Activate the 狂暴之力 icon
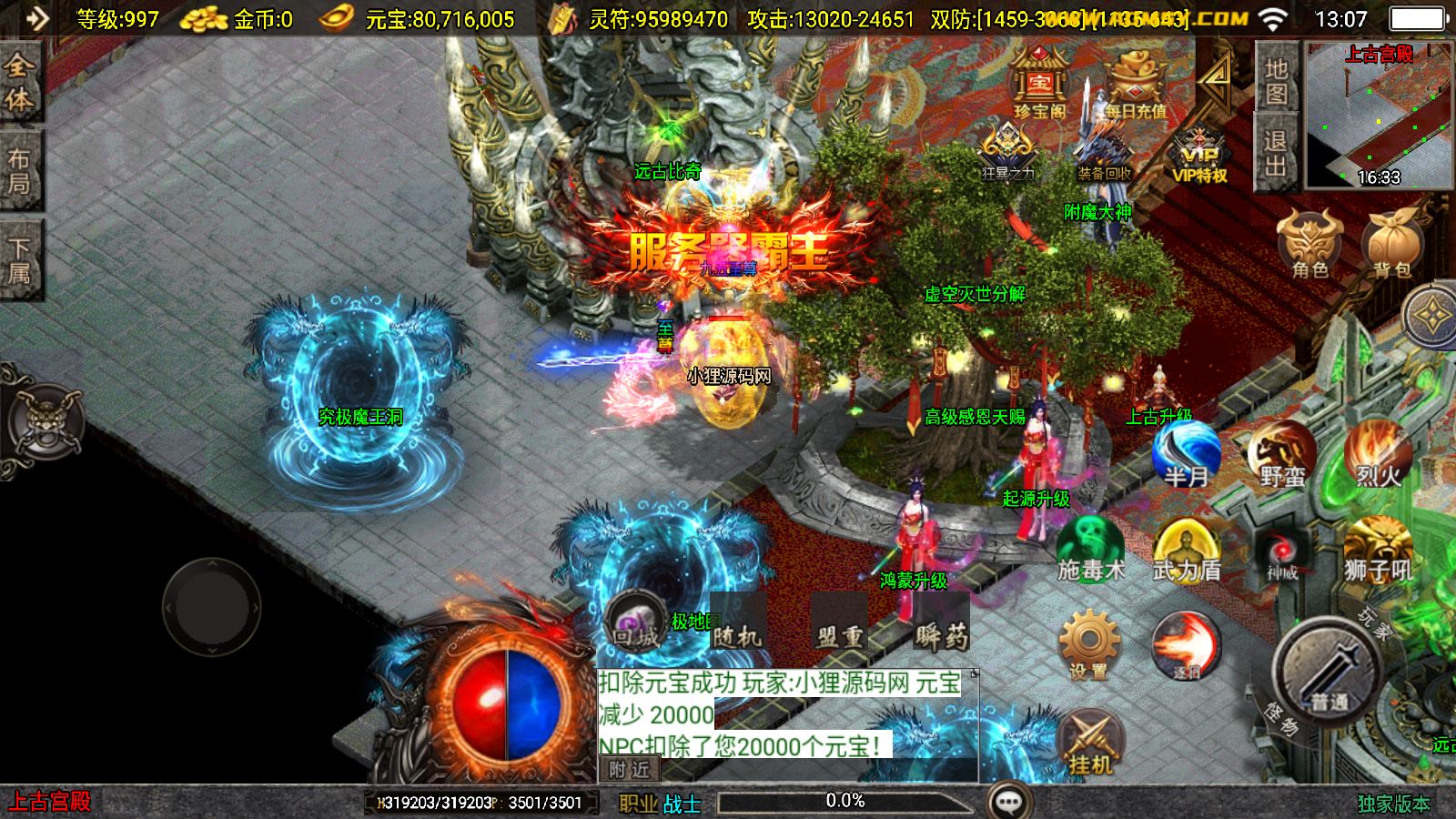Viewport: 1456px width, 819px height. click(1007, 148)
